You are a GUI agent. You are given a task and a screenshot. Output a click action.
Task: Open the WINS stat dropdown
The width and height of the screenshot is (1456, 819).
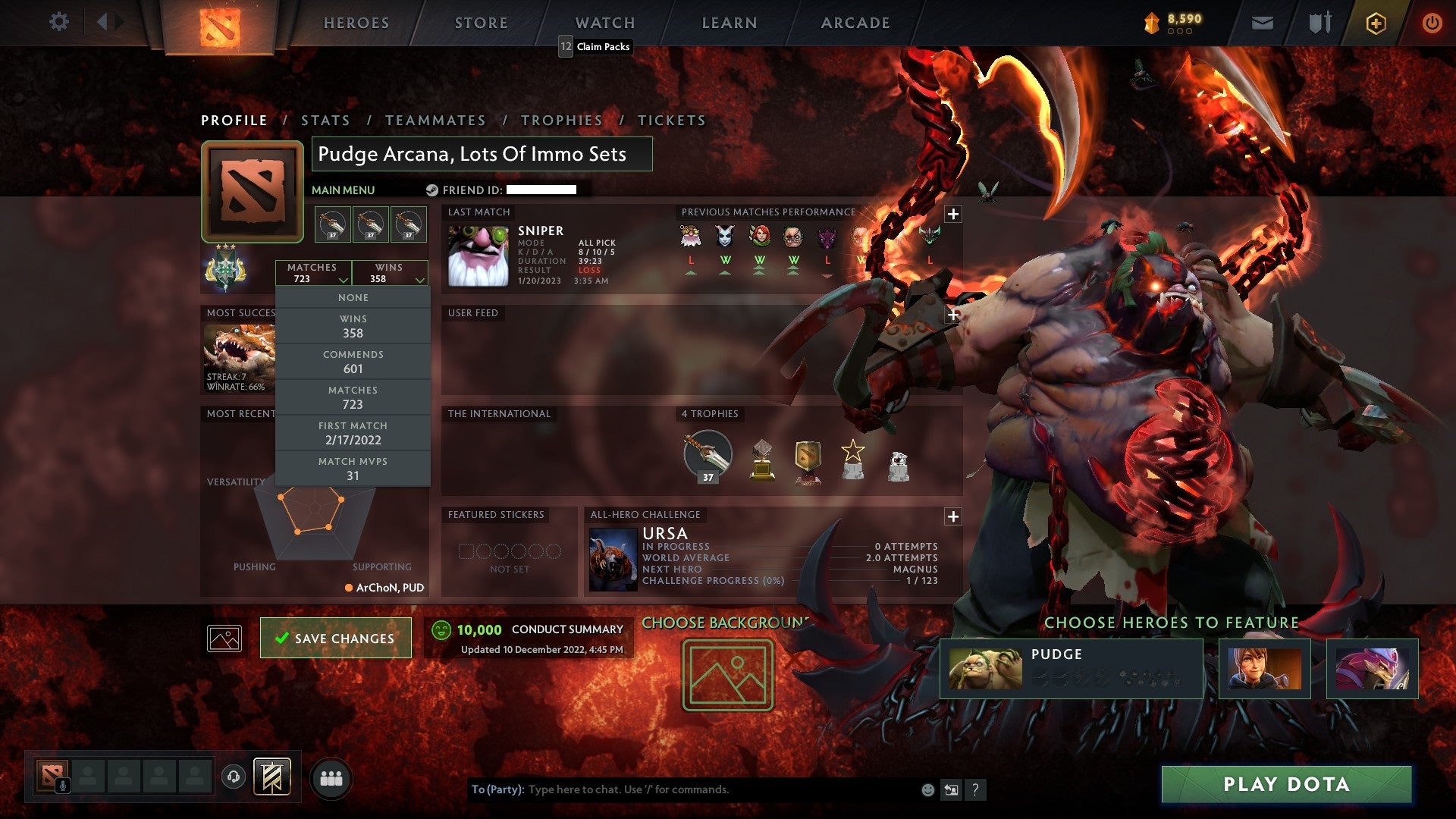click(390, 273)
